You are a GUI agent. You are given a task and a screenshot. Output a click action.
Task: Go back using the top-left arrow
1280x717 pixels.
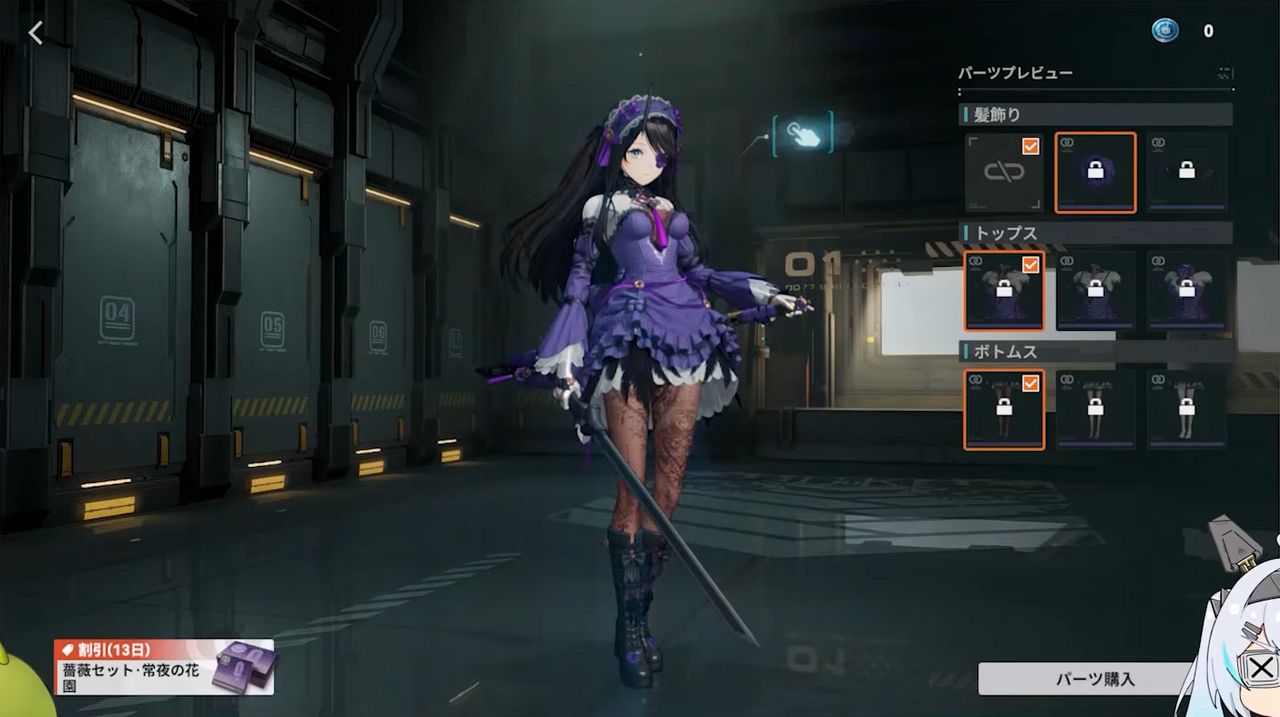36,33
